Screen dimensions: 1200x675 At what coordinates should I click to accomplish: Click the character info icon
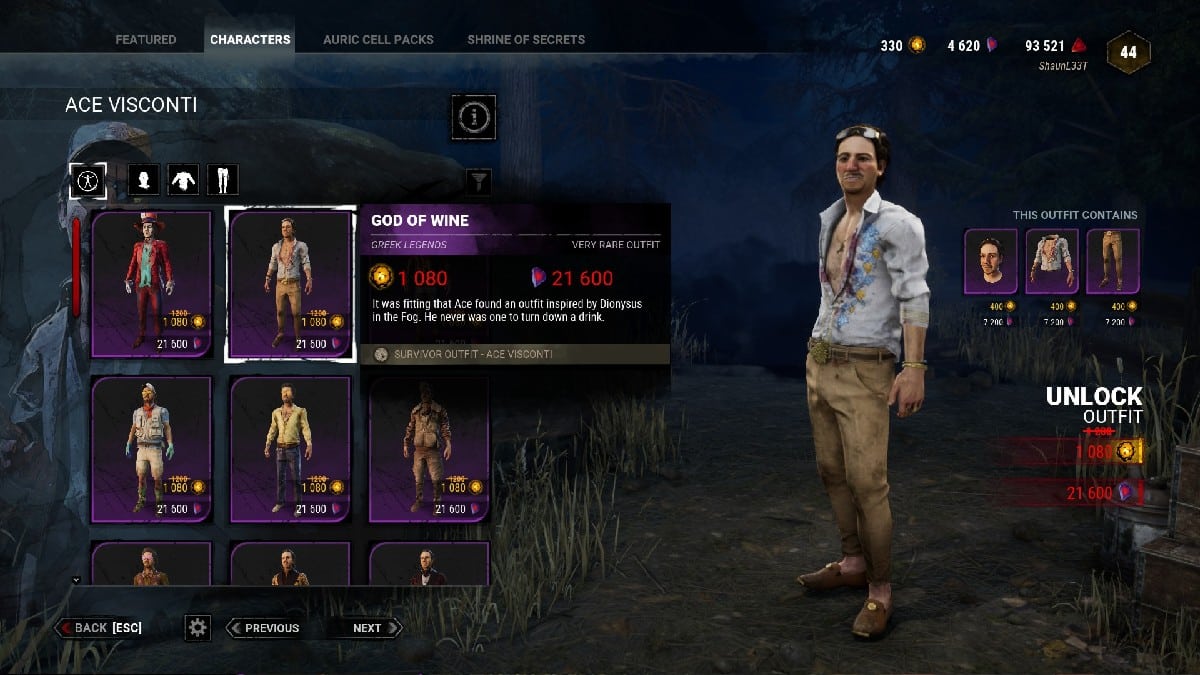coord(473,117)
